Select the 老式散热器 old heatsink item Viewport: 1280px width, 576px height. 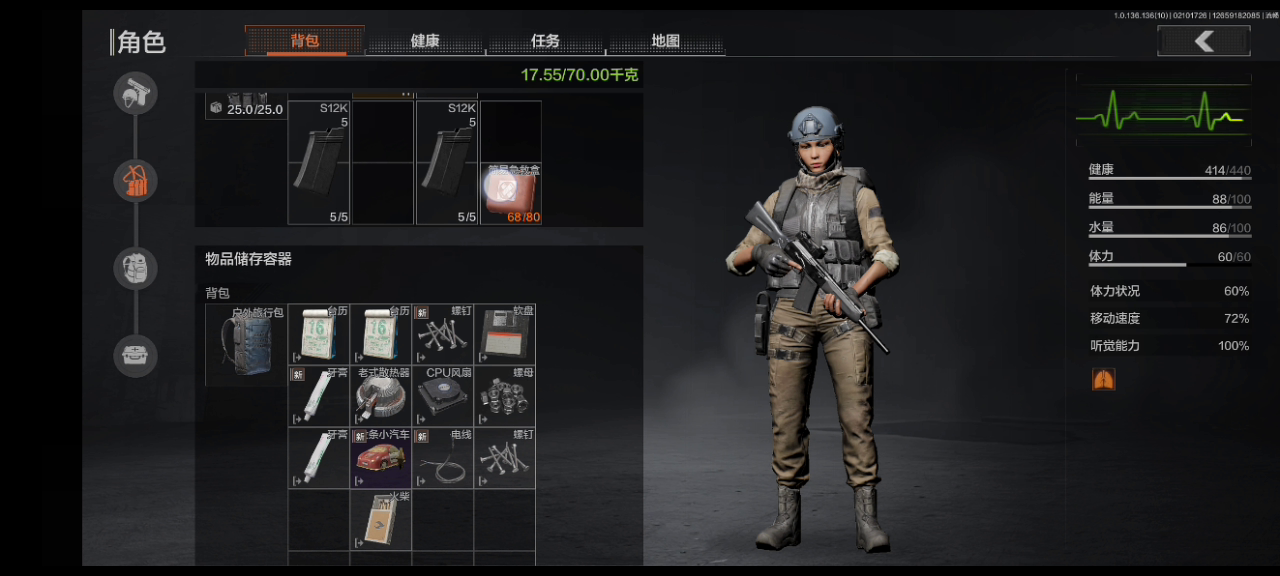(x=381, y=397)
